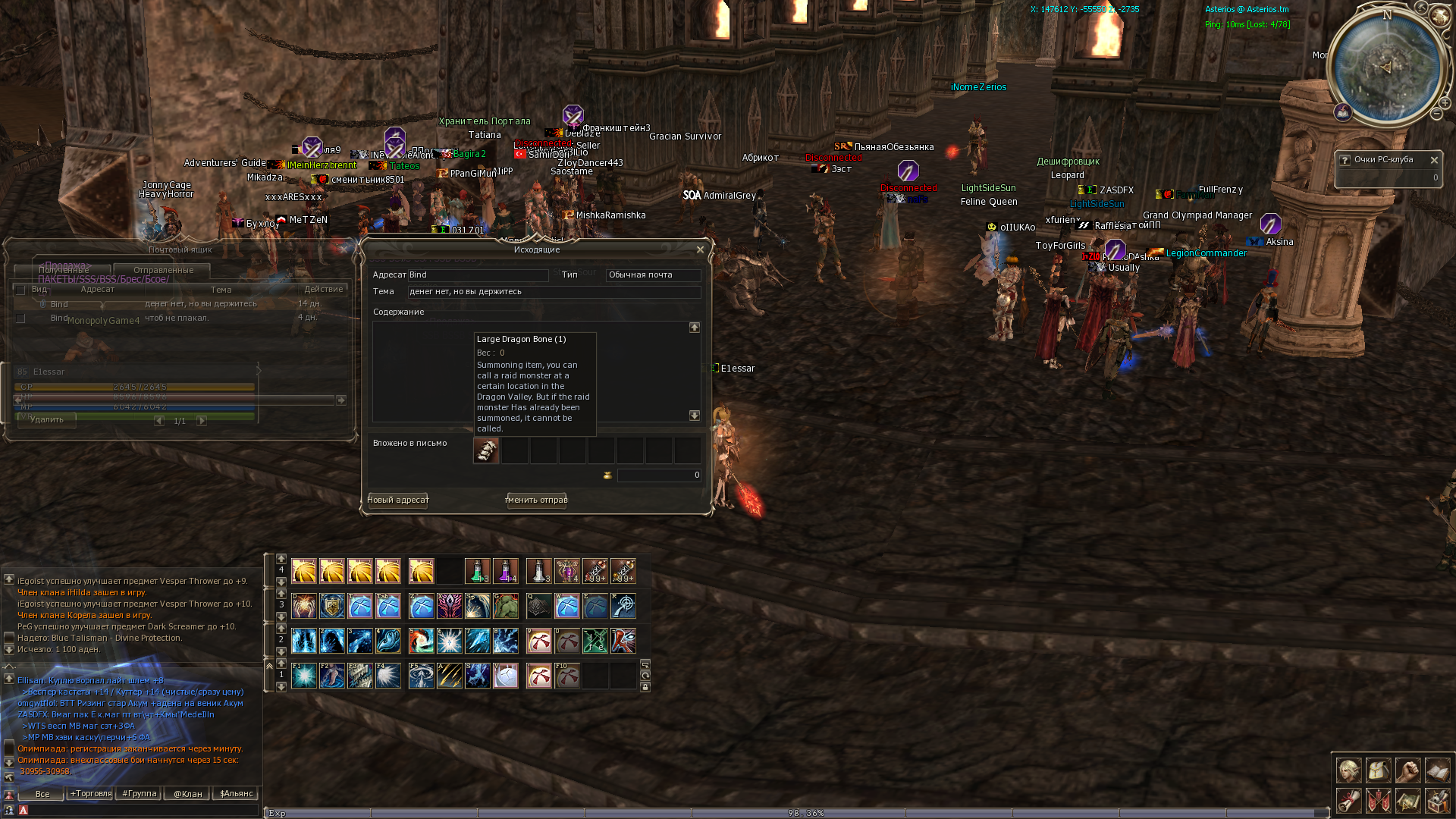The width and height of the screenshot is (1456, 819).
Task: Activate the golden shield skill icon
Action: click(331, 606)
